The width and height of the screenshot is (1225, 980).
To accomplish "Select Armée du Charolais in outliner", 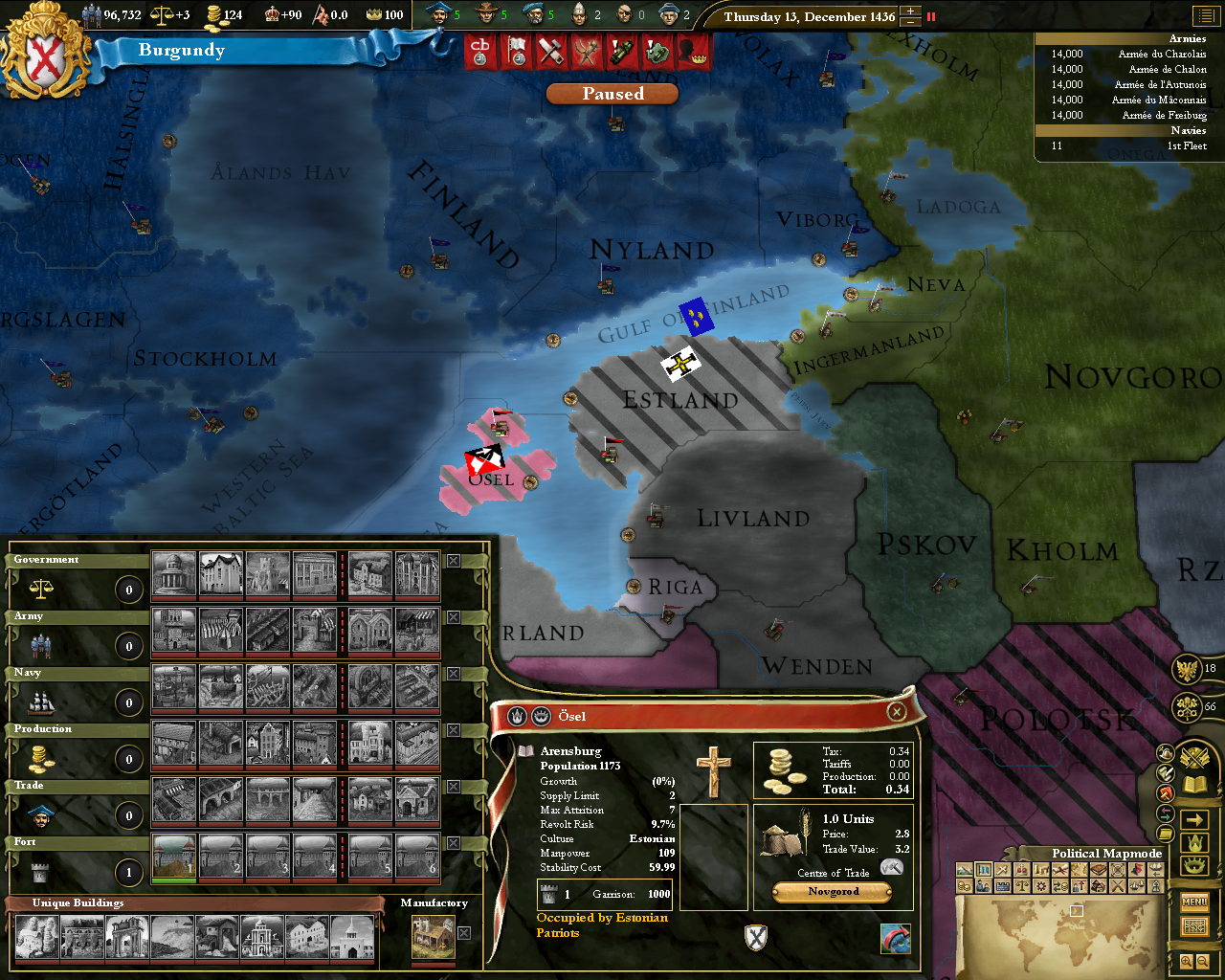I will pos(1162,55).
